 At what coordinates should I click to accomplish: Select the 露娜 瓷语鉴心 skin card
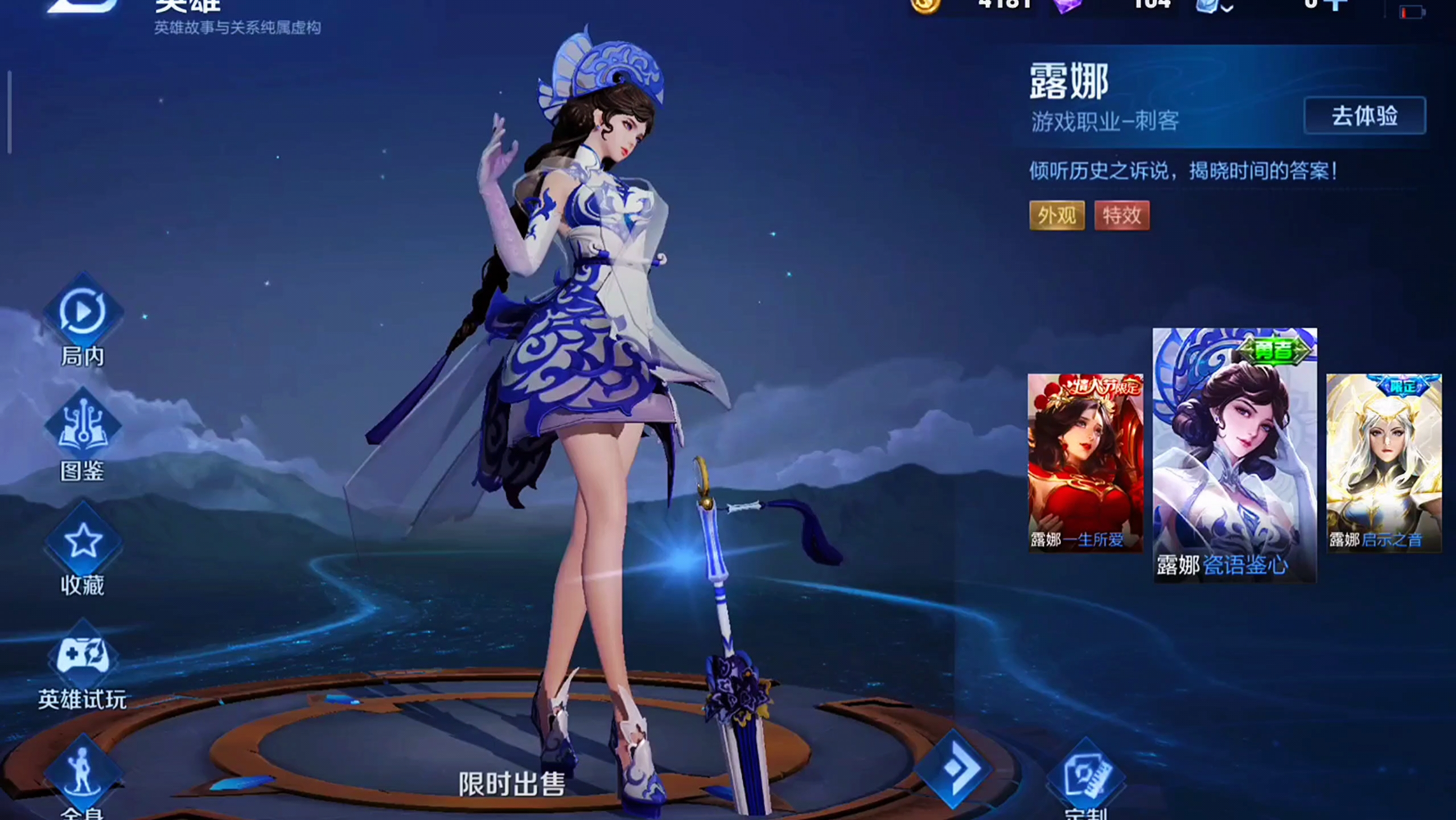[1234, 454]
